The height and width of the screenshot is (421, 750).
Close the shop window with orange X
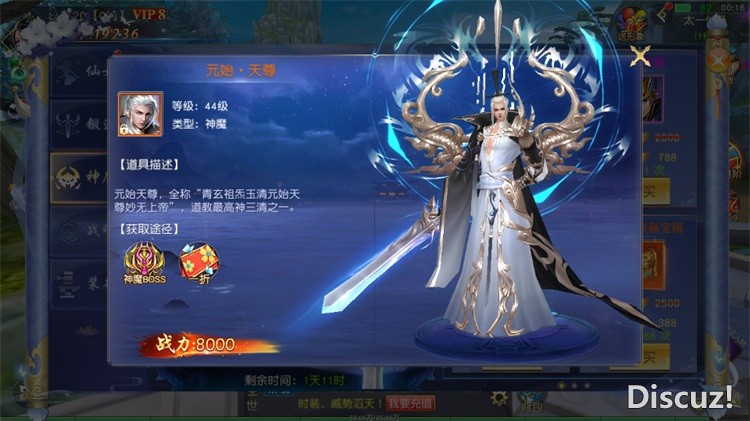[717, 60]
